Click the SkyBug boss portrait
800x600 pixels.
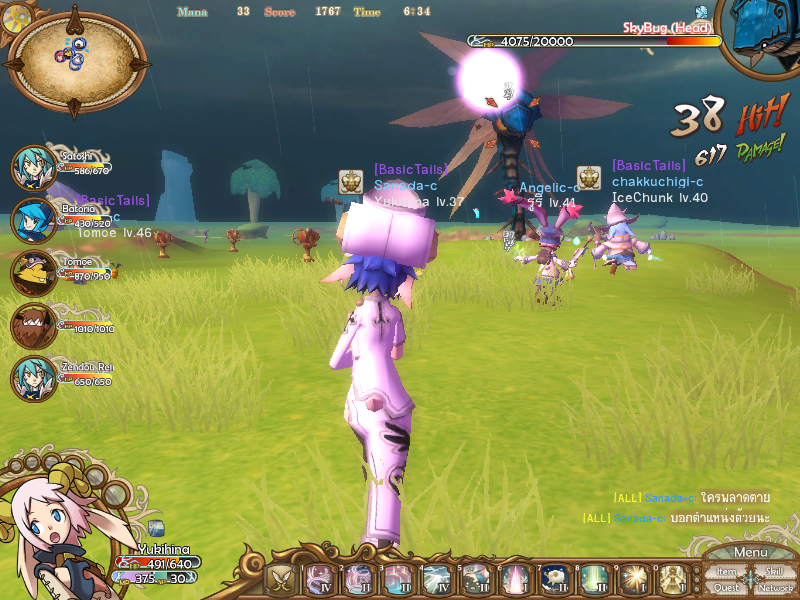764,37
